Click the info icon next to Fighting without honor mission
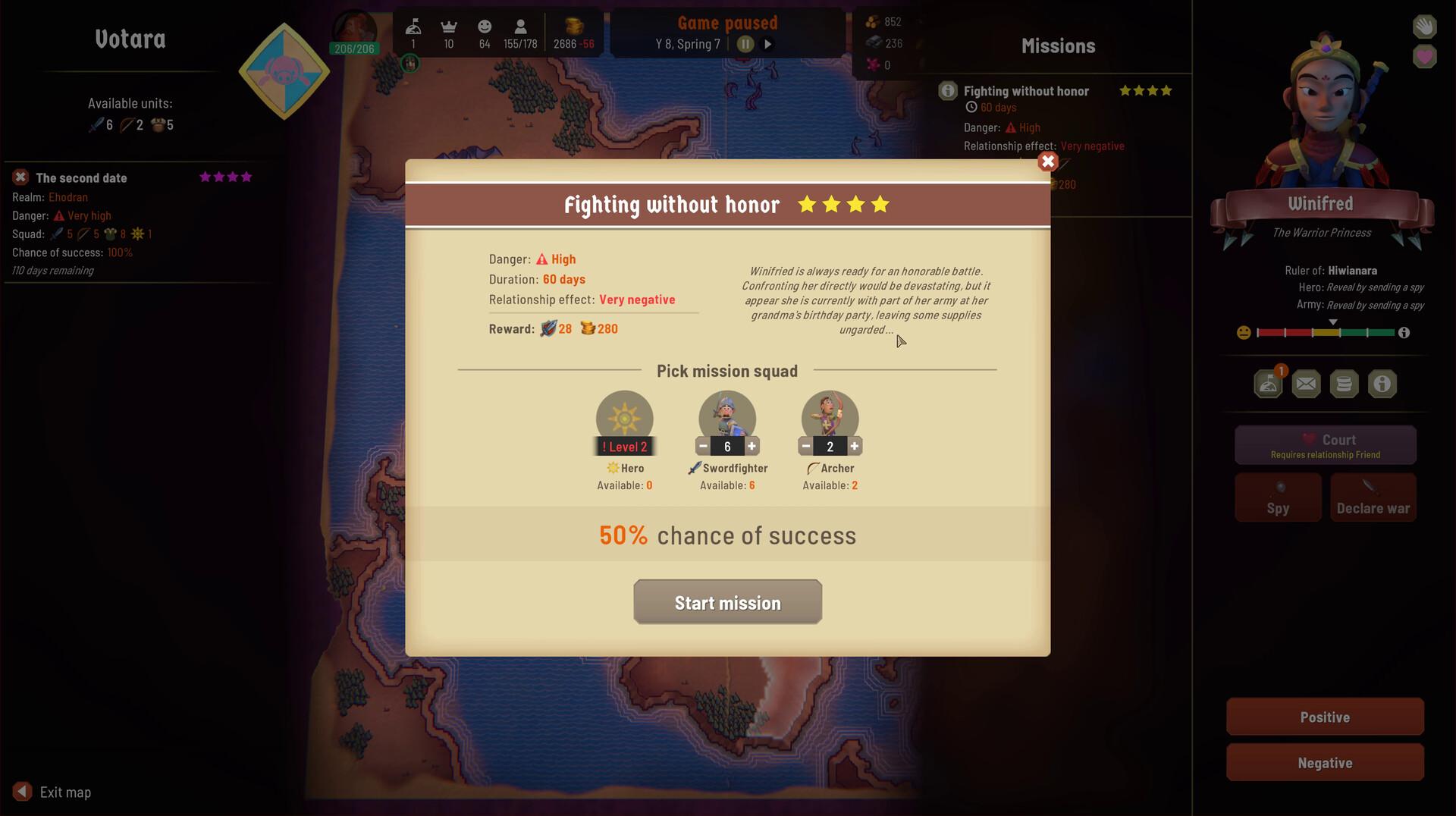Screen dimensions: 1456x816 coord(946,90)
